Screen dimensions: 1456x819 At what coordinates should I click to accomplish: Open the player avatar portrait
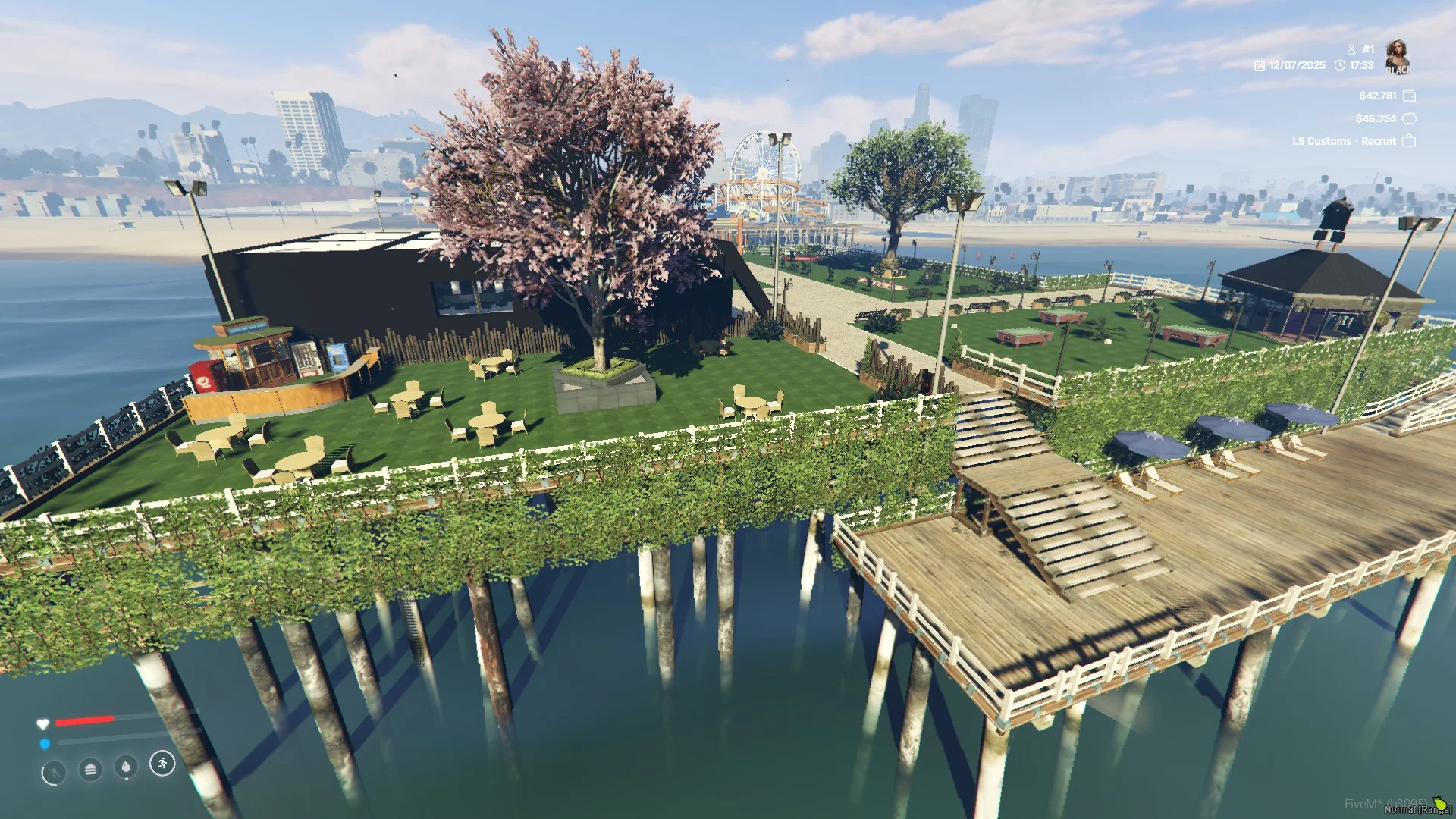tap(1397, 57)
